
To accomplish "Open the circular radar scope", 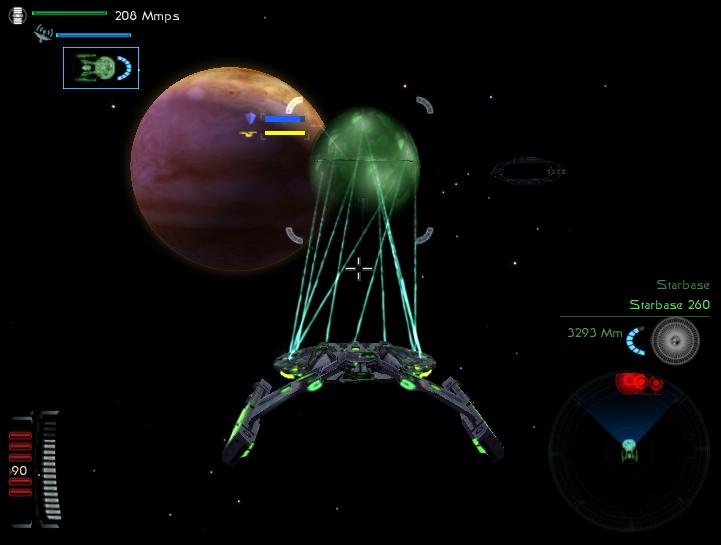I will [629, 449].
